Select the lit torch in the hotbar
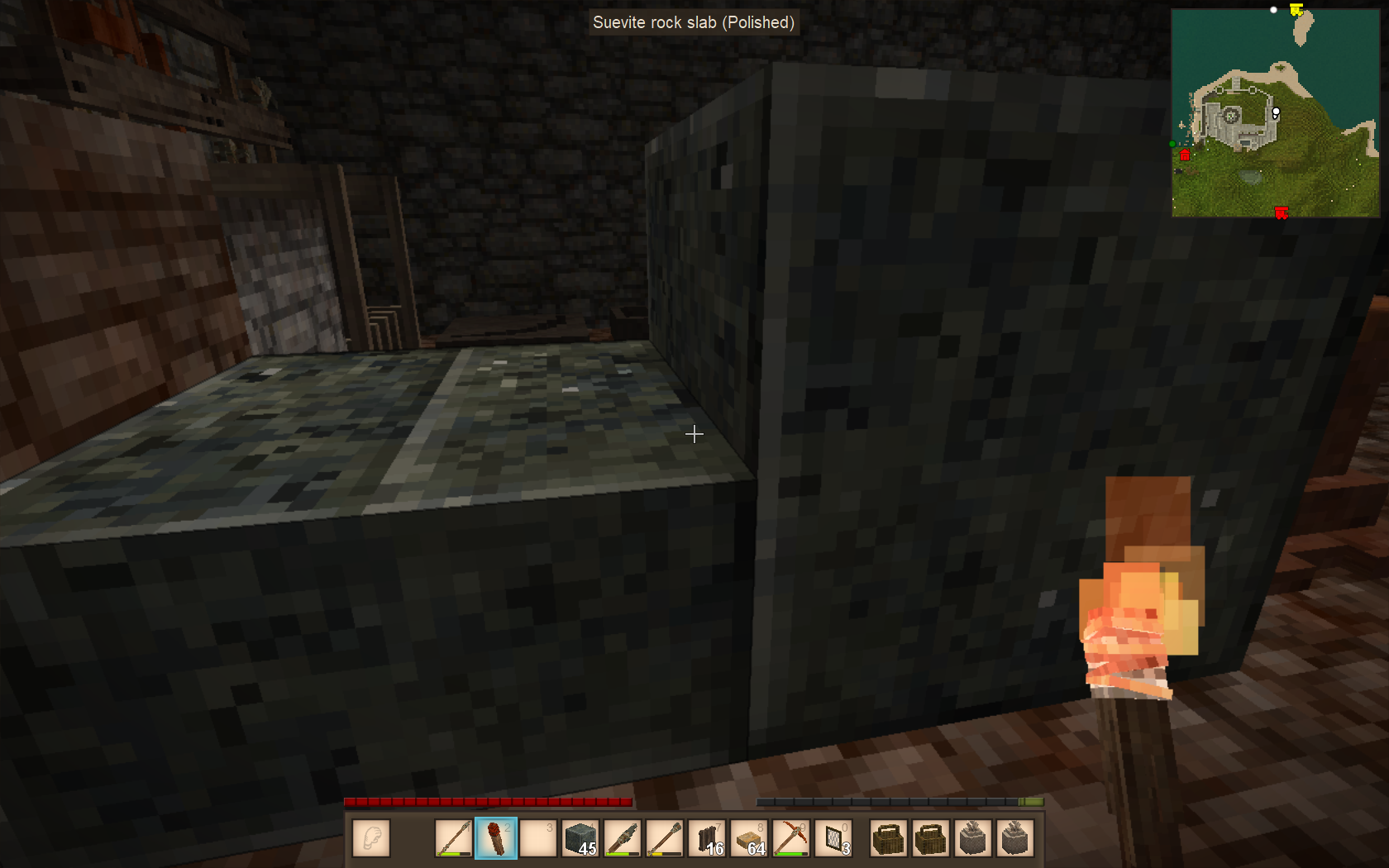Image resolution: width=1389 pixels, height=868 pixels. coord(495,838)
